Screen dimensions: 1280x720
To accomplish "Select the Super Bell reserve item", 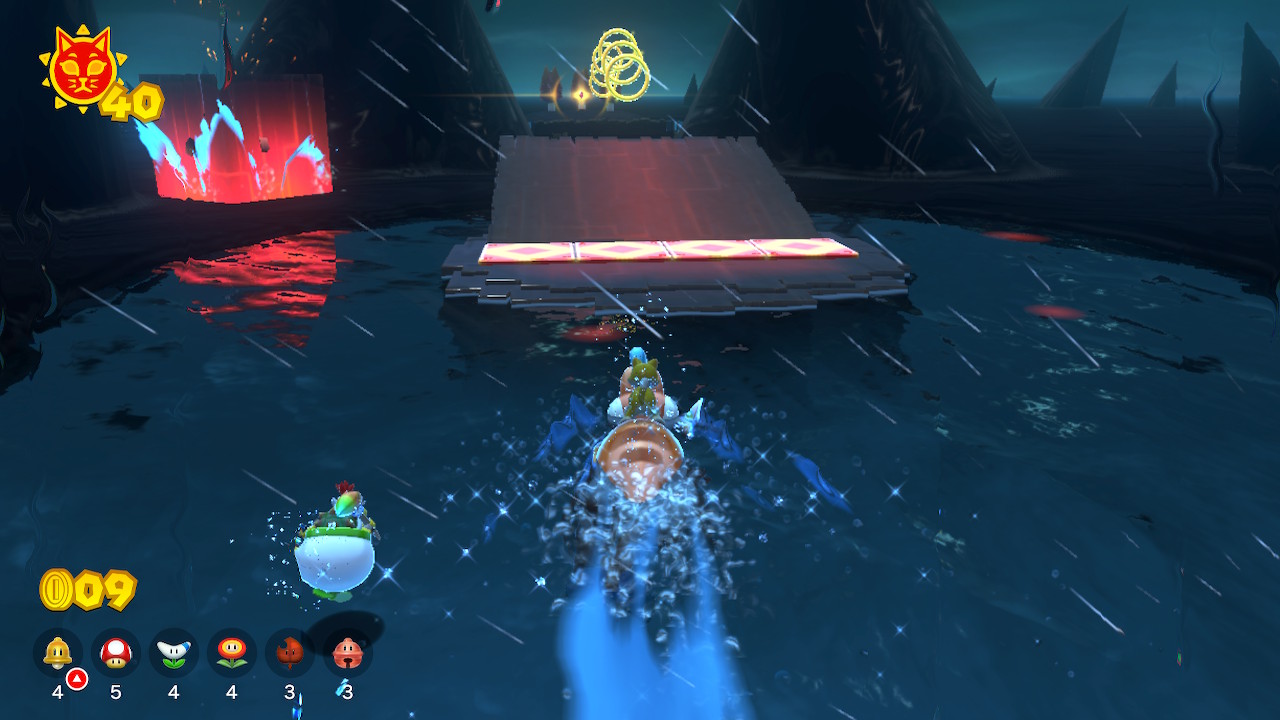I will [x=58, y=653].
